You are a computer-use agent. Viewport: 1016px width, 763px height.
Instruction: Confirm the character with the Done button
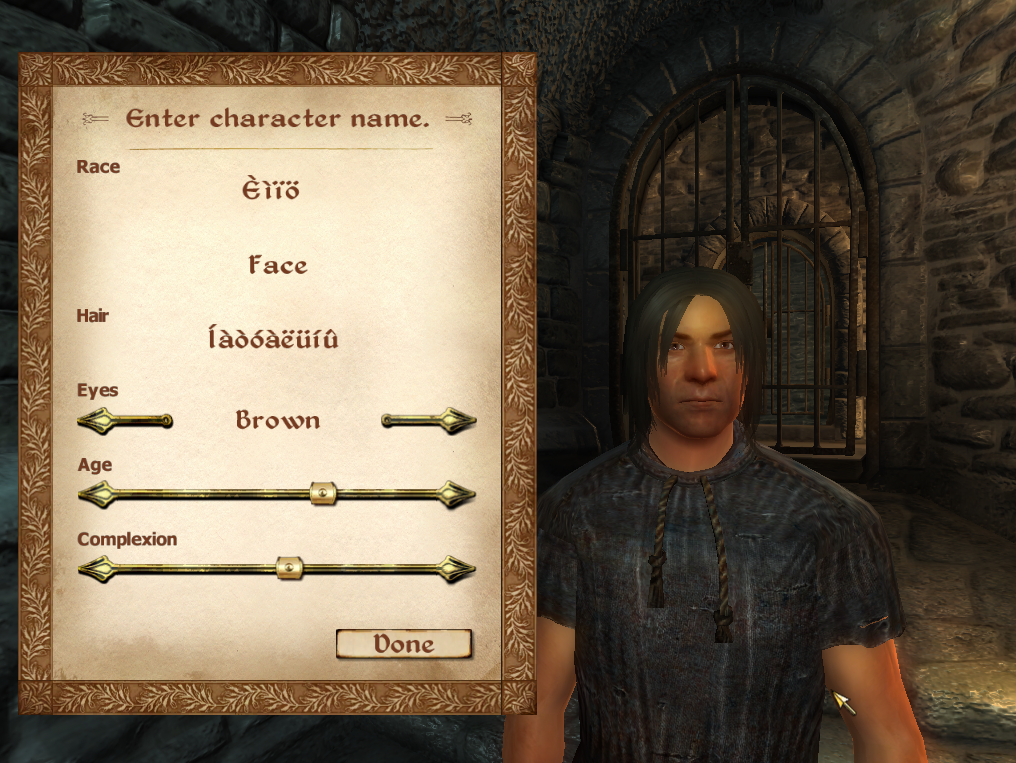pyautogui.click(x=403, y=644)
